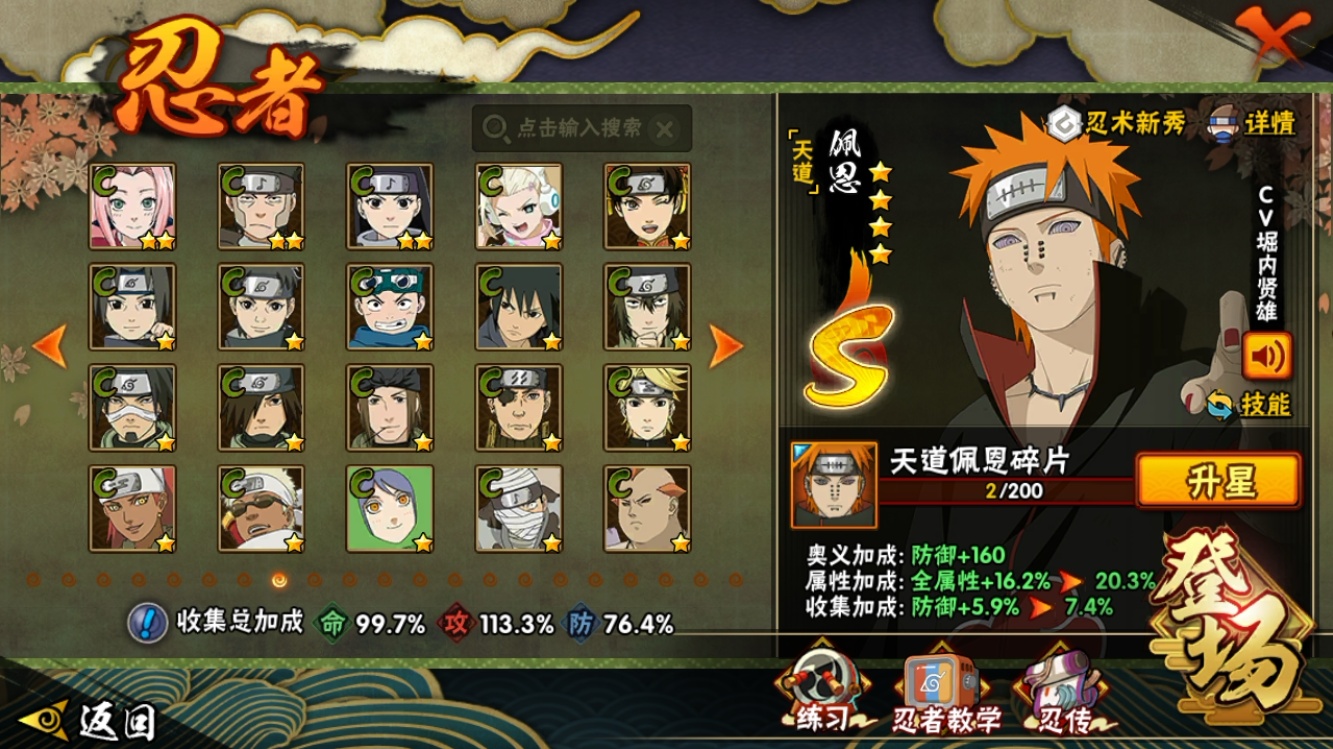
Task: Switch to the 技能 skills view
Action: coord(1250,405)
